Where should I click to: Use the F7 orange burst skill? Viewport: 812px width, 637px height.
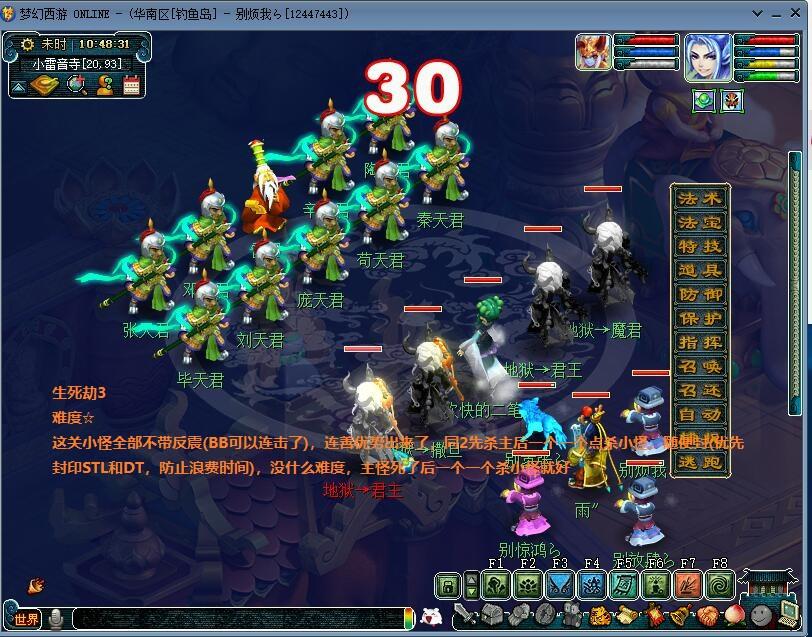point(688,585)
